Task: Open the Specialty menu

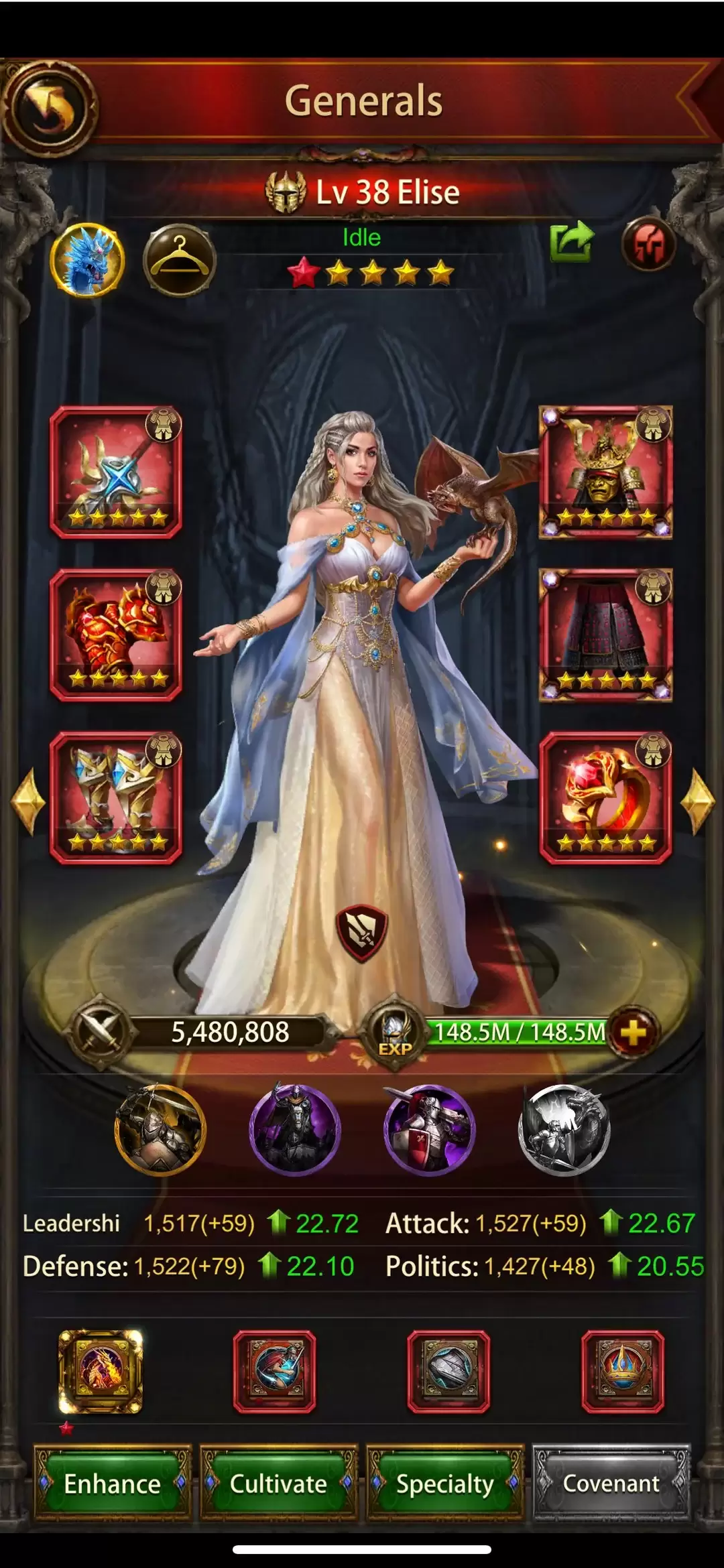Action: coord(444,1484)
